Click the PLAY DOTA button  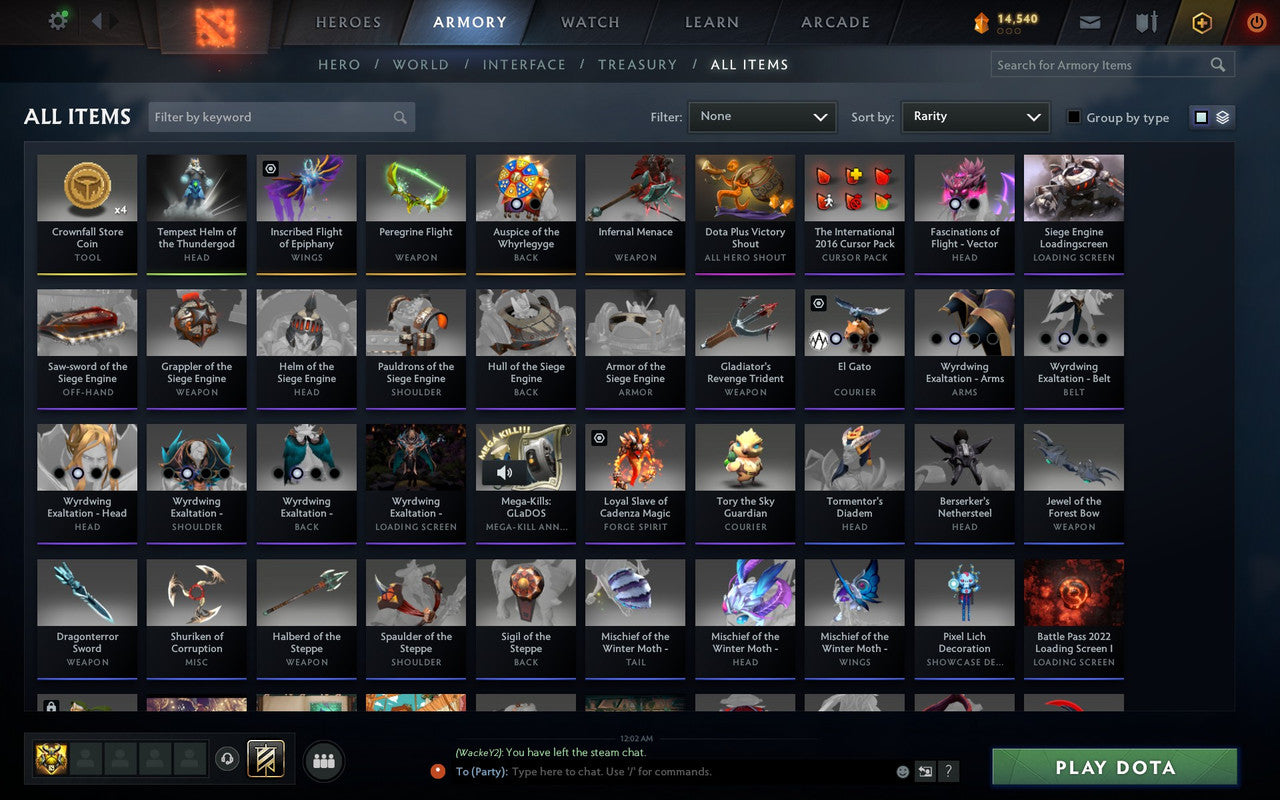1113,768
